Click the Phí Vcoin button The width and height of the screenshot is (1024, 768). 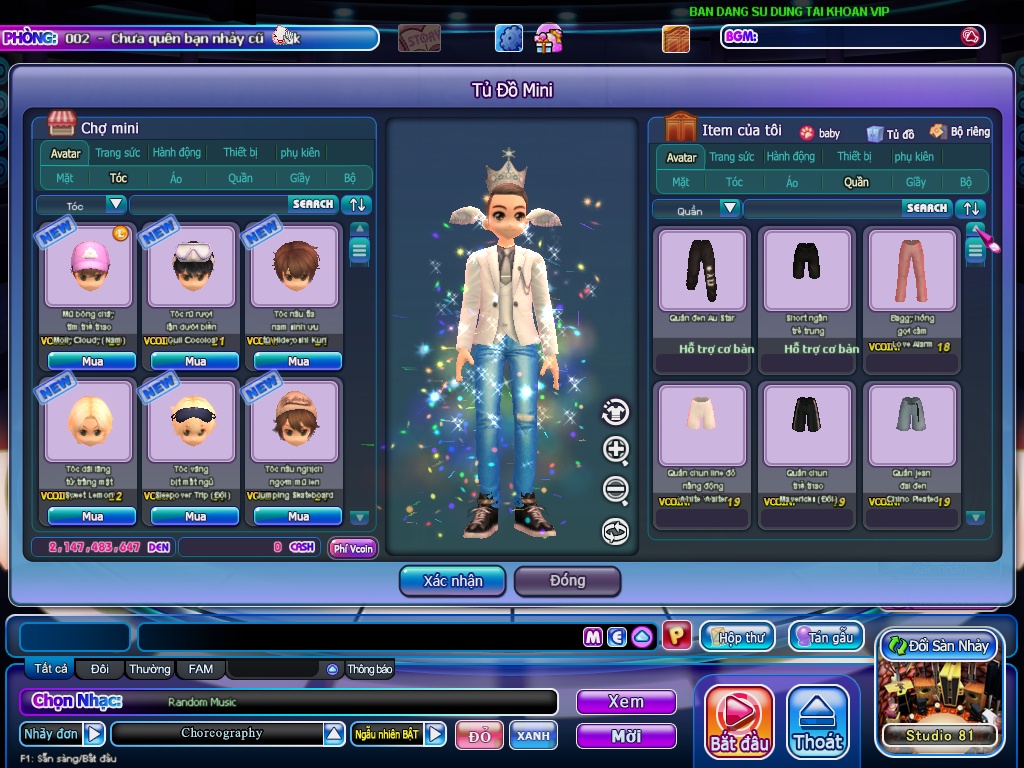coord(353,548)
